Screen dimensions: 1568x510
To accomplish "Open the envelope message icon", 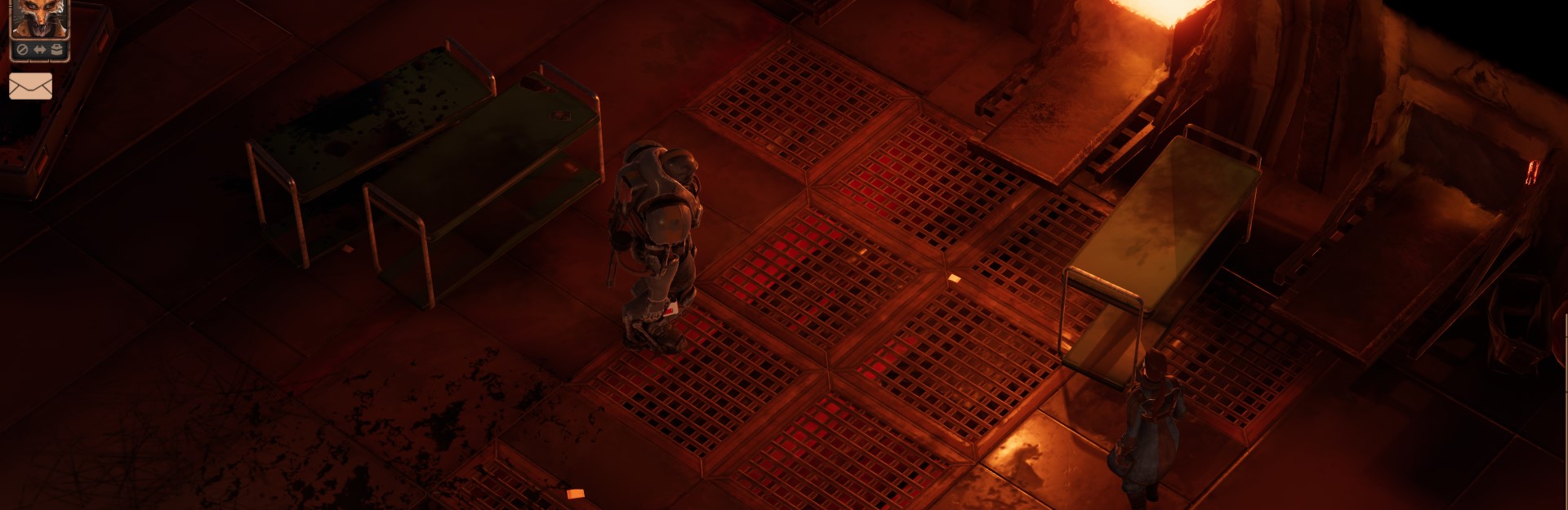I will click(31, 86).
